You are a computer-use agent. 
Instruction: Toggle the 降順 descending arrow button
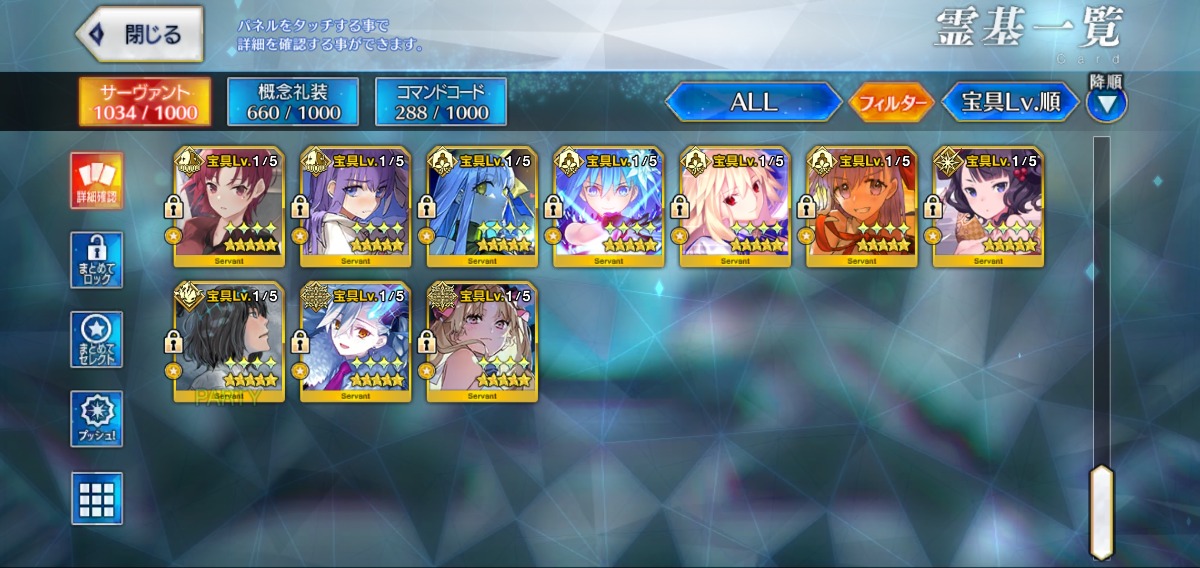tap(1106, 103)
